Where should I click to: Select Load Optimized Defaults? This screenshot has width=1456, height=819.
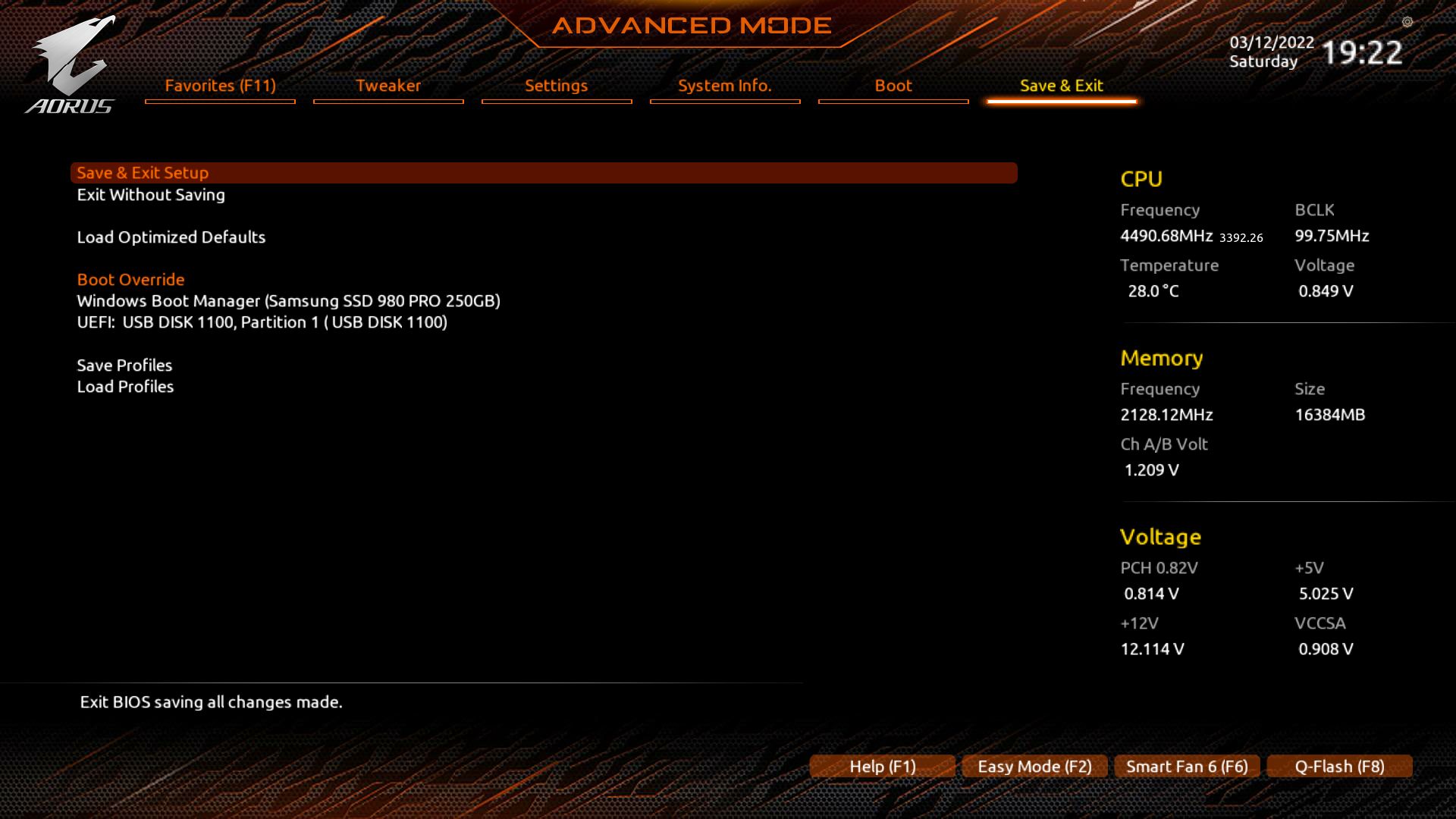click(x=171, y=237)
